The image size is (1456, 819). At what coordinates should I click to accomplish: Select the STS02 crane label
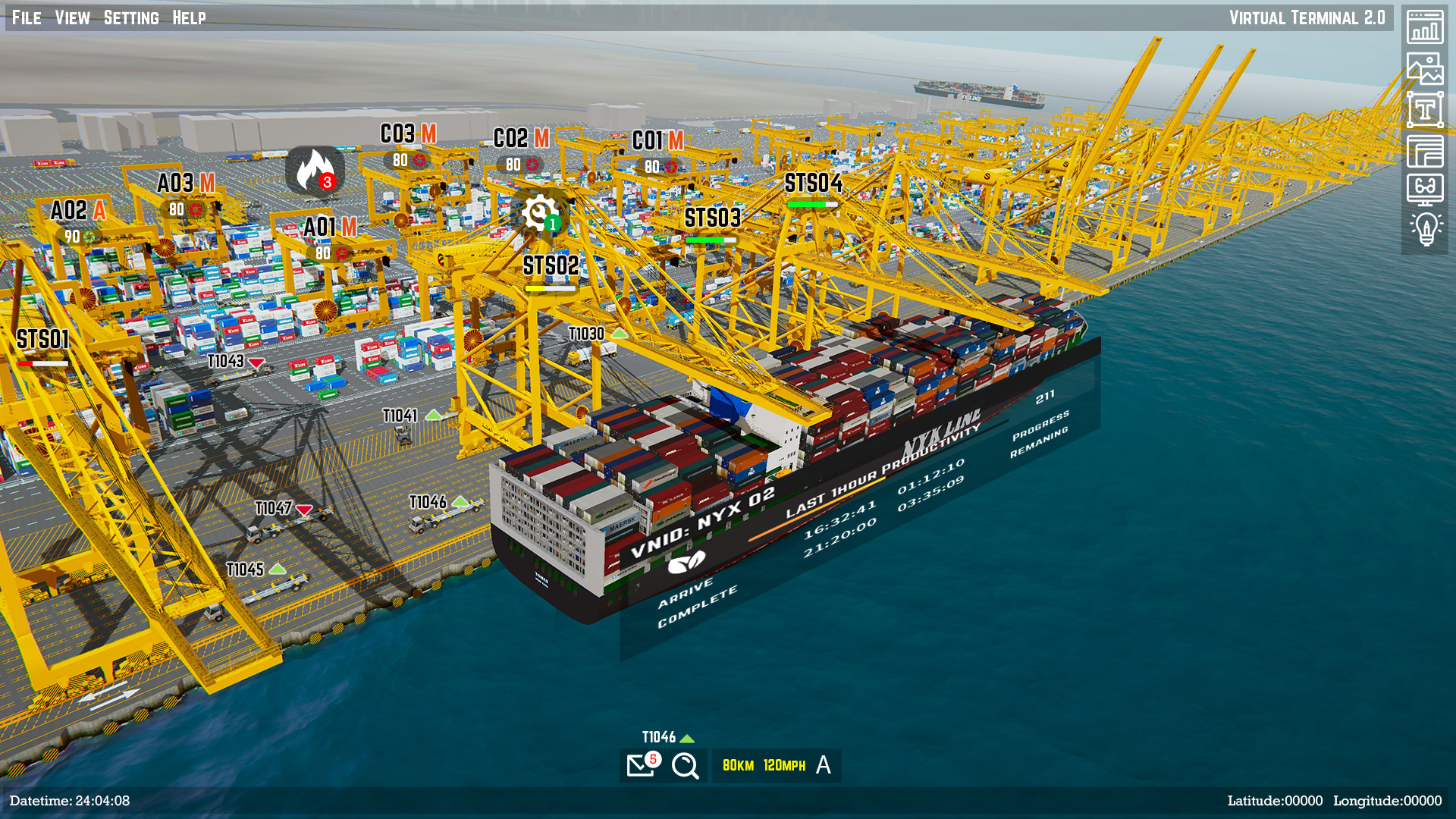click(x=551, y=266)
